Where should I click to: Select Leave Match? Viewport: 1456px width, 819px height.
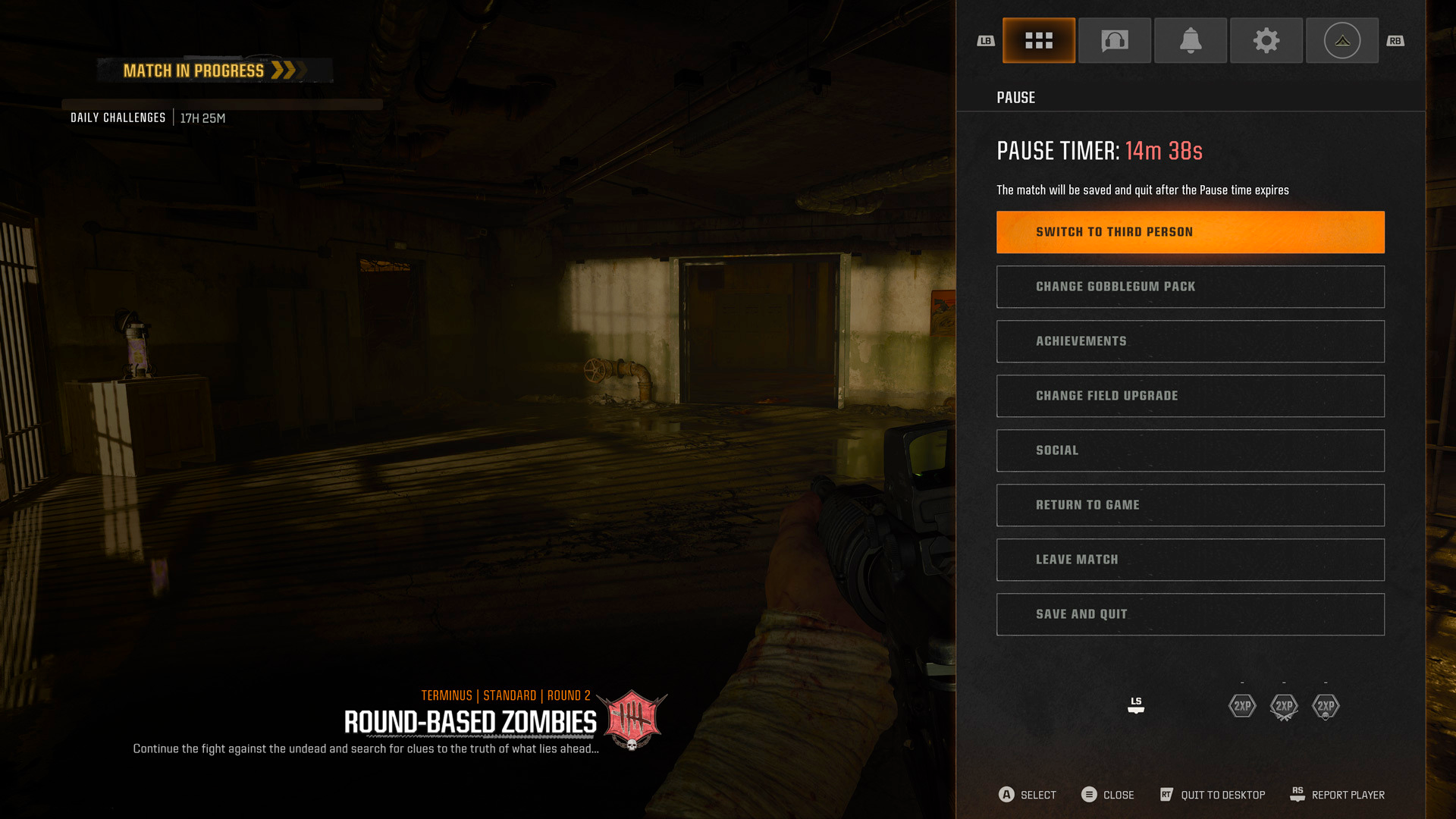point(1190,560)
